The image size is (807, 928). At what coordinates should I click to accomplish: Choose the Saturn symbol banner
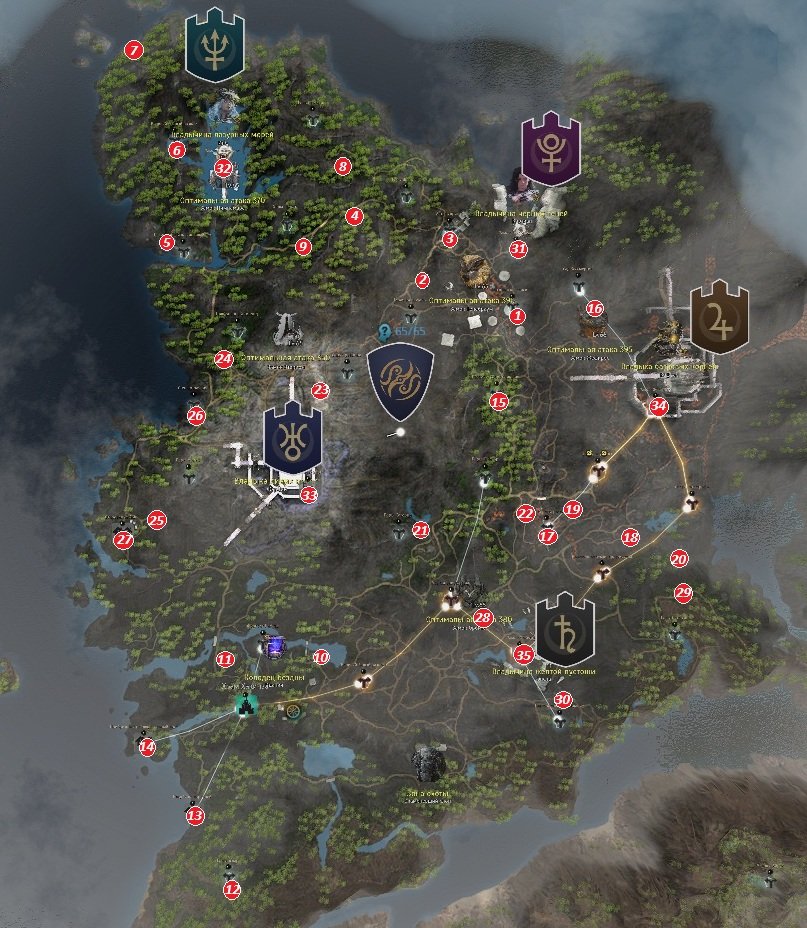(565, 628)
